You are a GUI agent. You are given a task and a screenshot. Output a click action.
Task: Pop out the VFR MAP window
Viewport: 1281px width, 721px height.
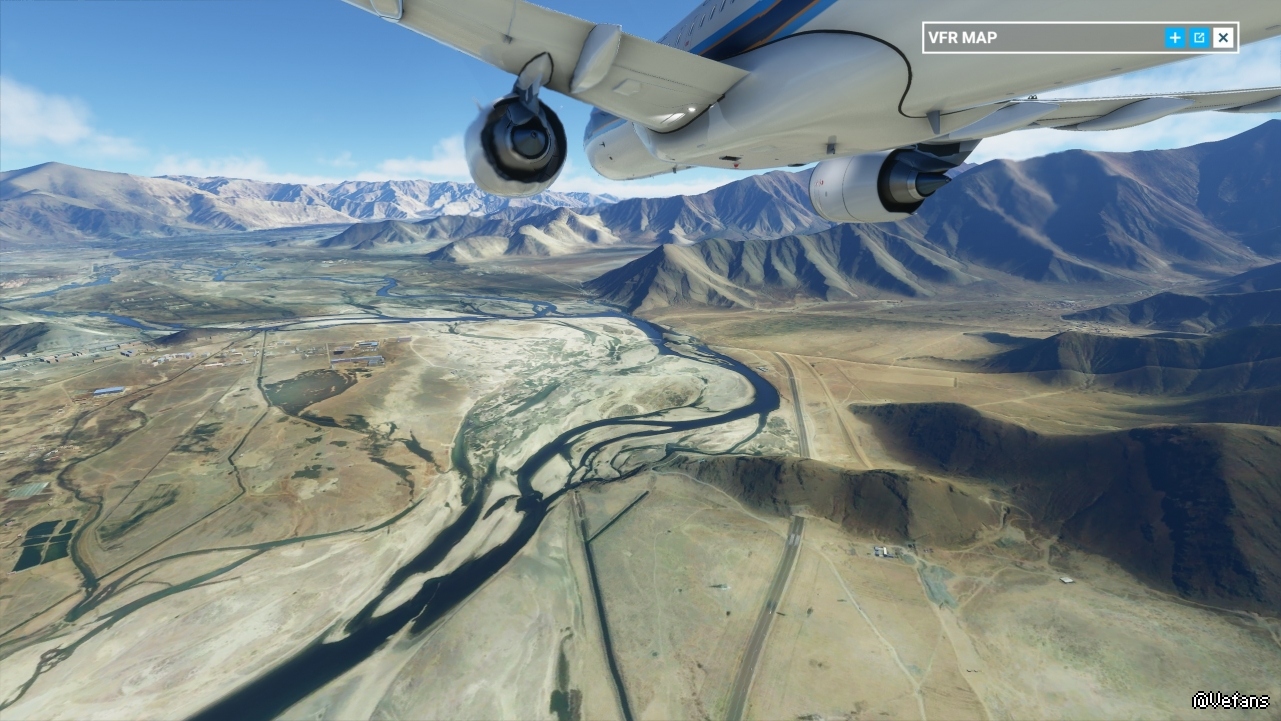coord(1199,38)
